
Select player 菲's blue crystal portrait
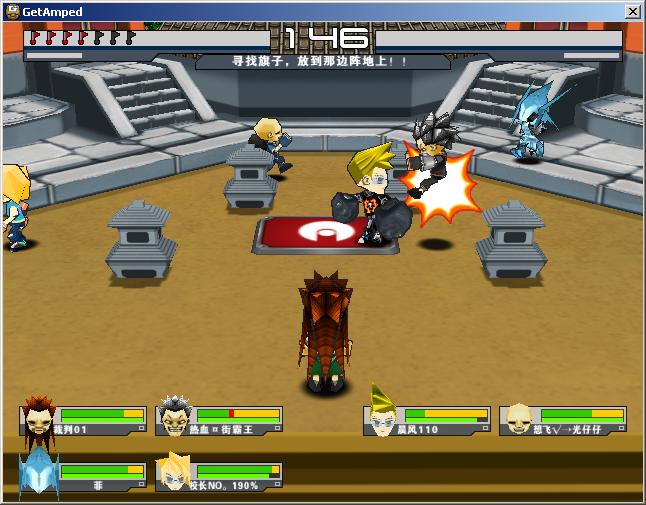point(38,472)
